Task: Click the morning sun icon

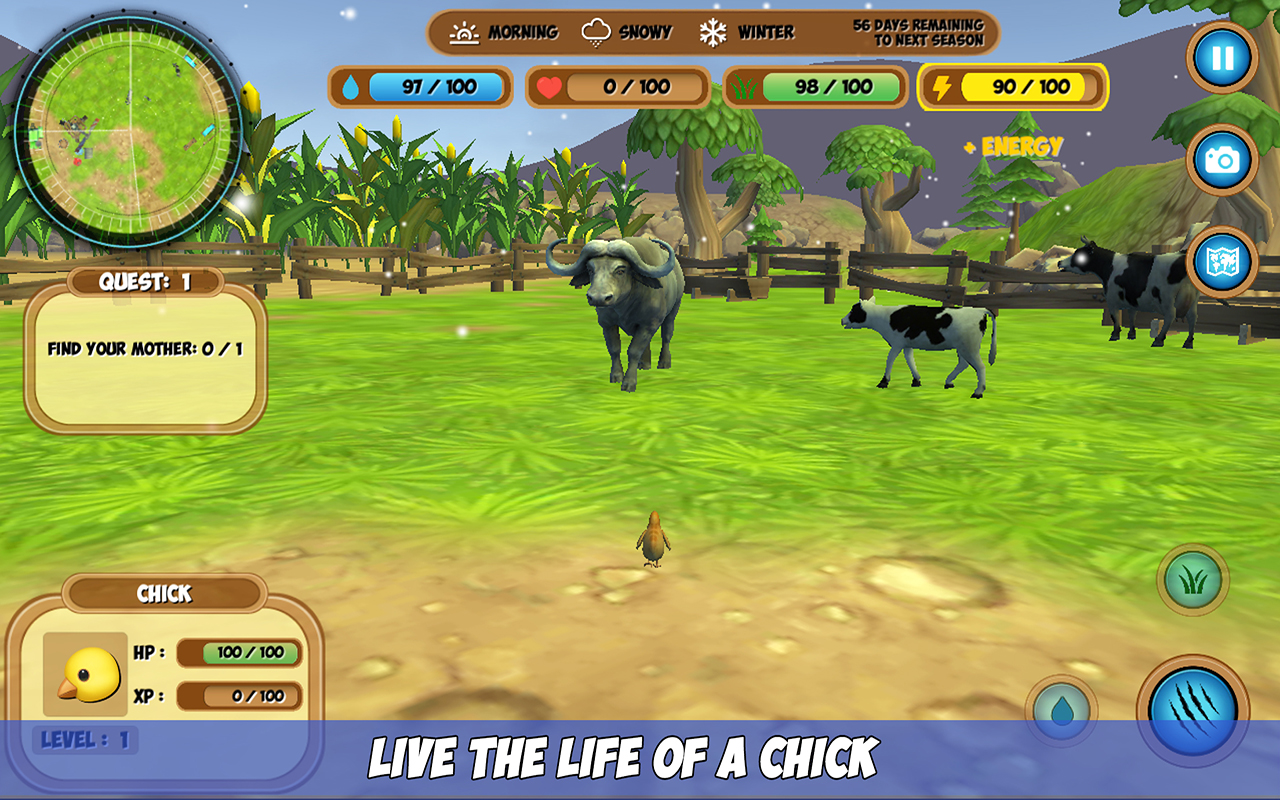Action: coord(466,31)
